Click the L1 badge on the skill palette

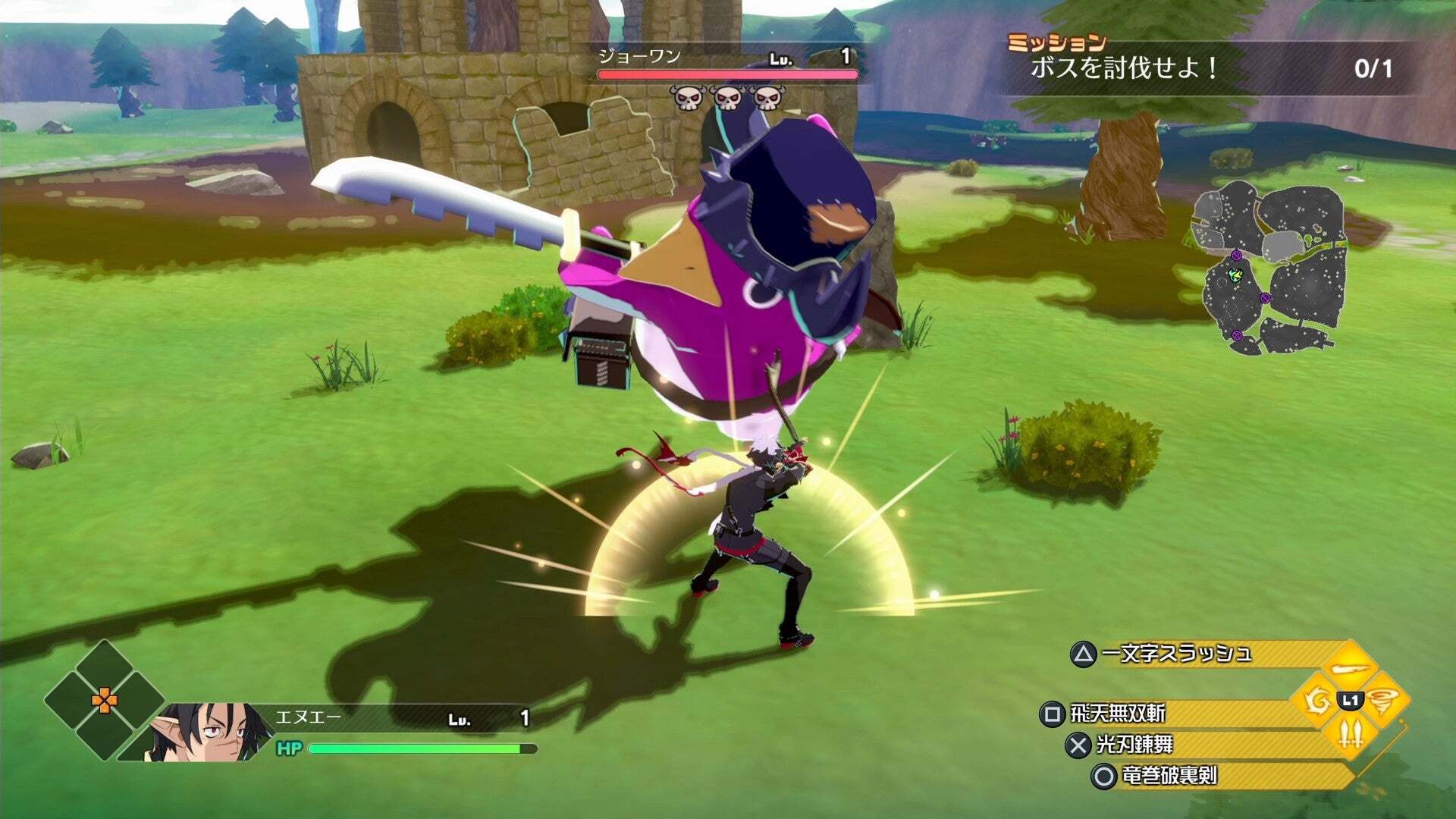pyautogui.click(x=1350, y=699)
